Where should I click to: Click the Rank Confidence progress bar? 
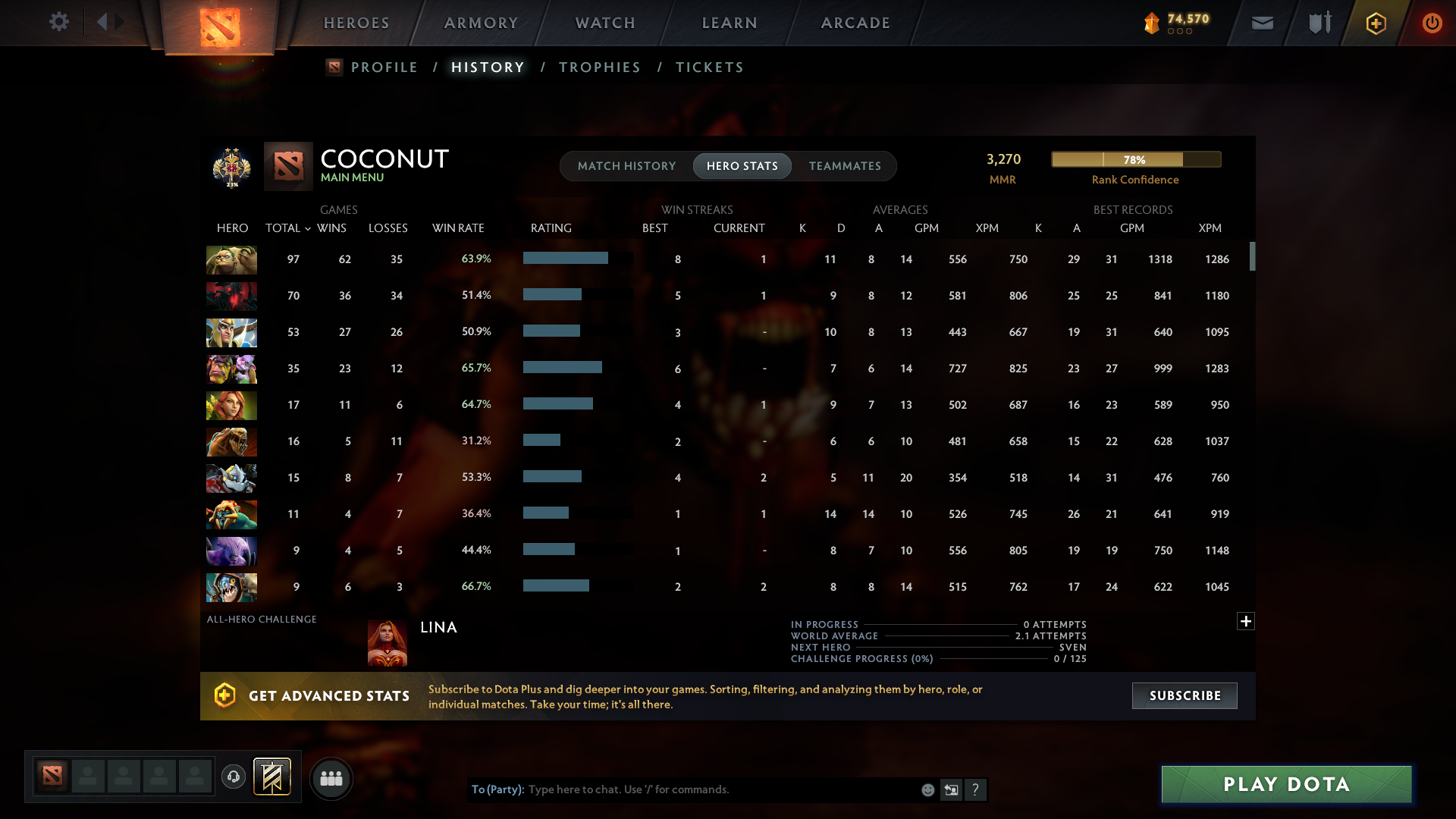1135,159
